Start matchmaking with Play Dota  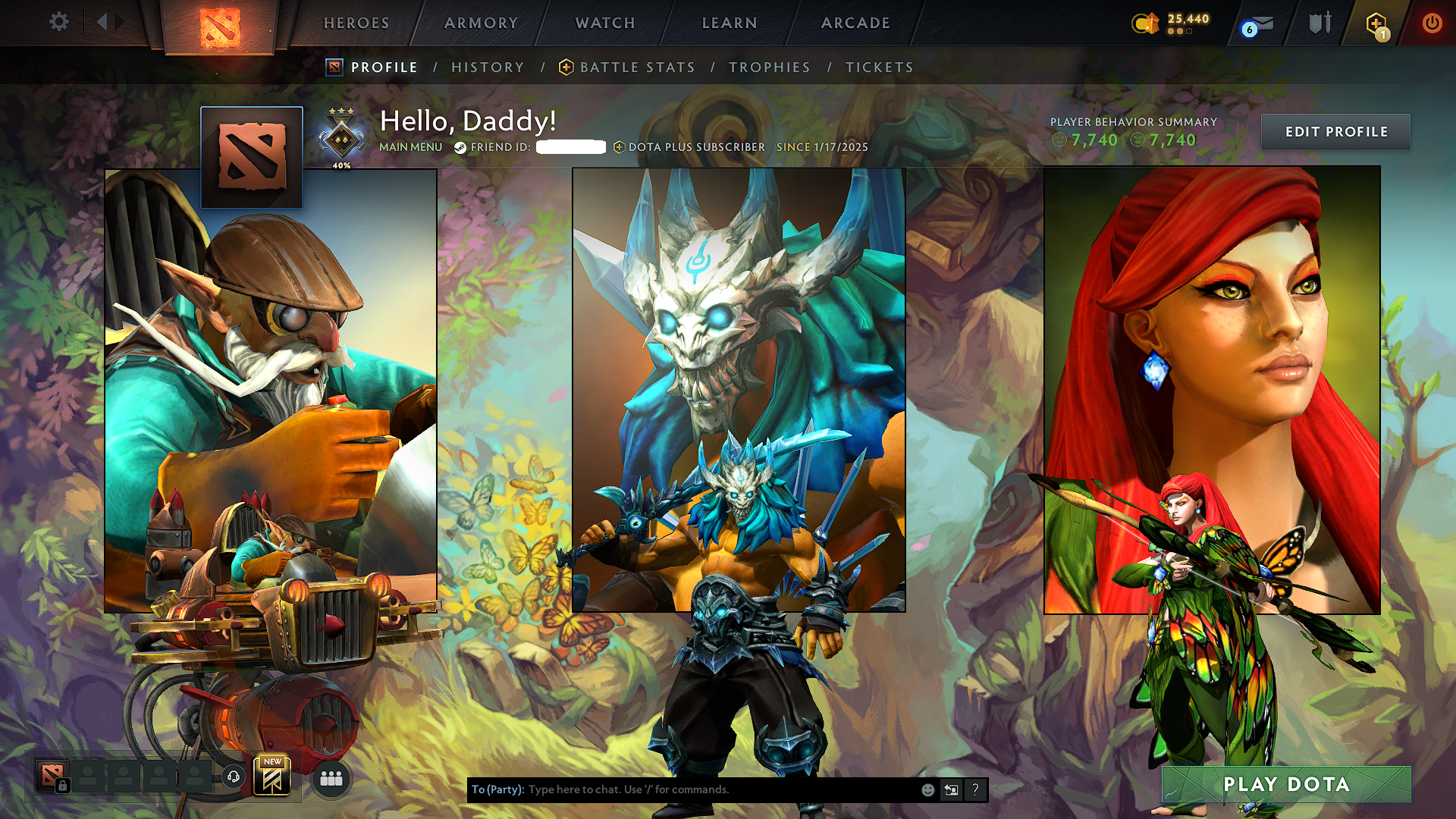click(1286, 785)
